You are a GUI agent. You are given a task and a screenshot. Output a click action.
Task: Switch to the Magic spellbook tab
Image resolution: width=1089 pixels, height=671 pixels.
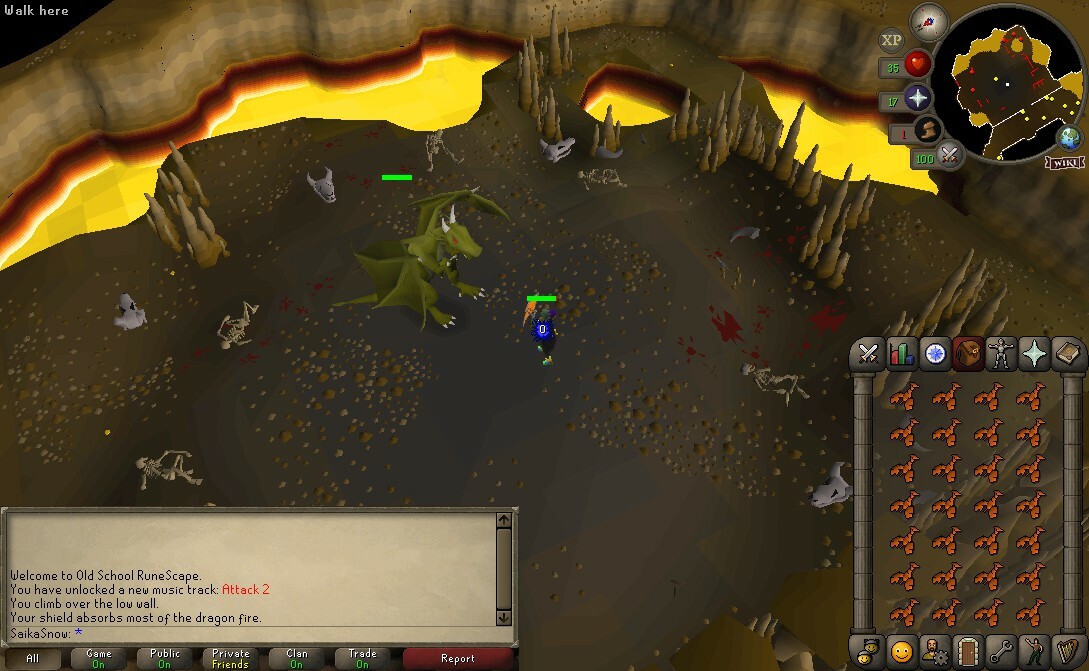click(1069, 355)
